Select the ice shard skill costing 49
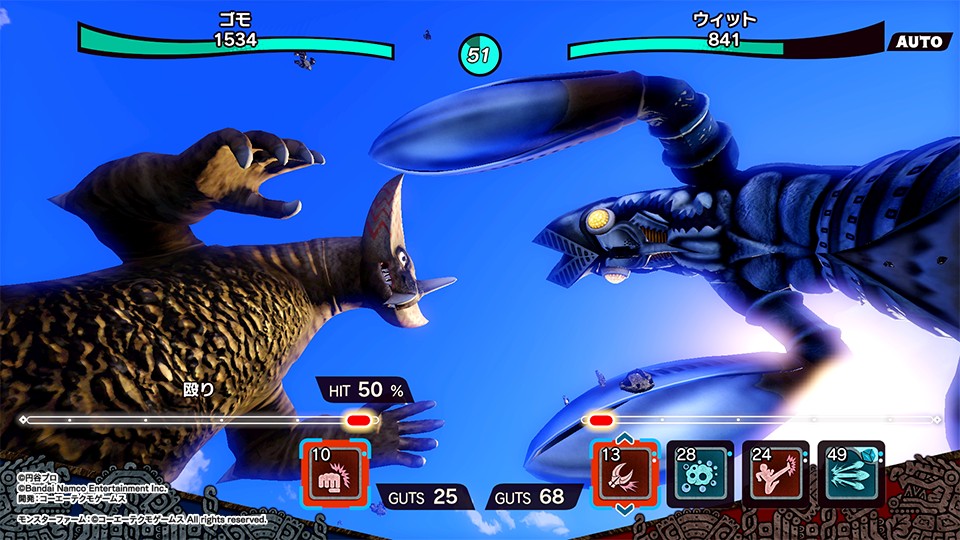Image resolution: width=960 pixels, height=540 pixels. pyautogui.click(x=850, y=470)
